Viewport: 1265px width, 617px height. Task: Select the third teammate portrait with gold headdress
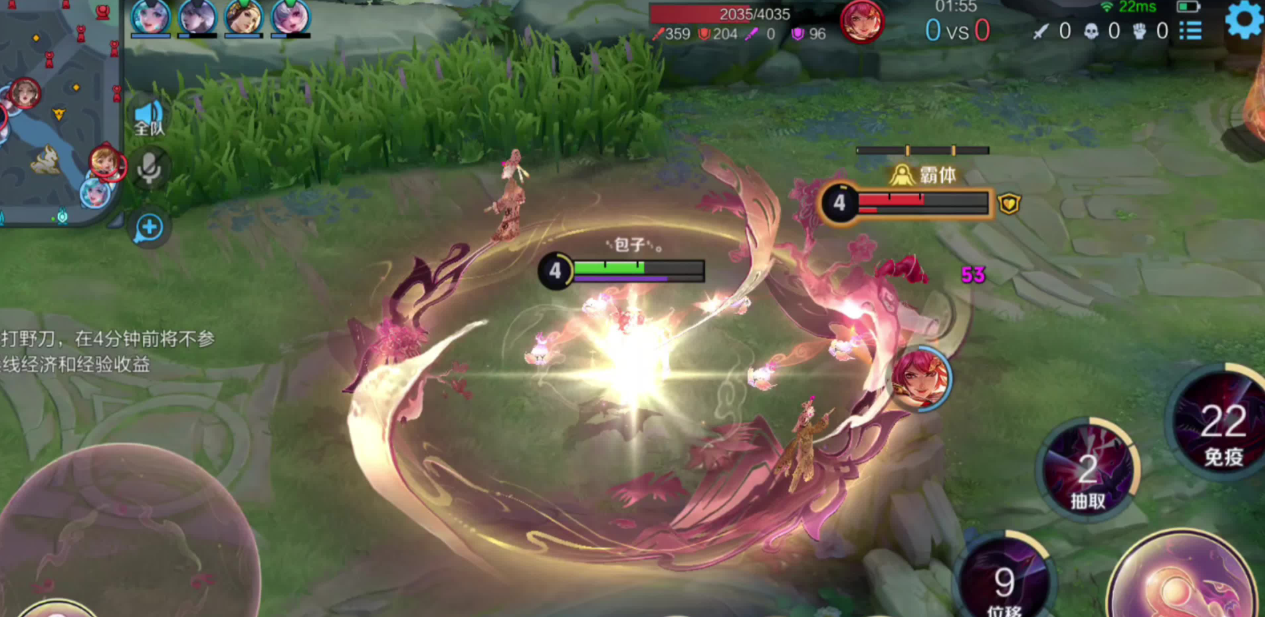244,17
